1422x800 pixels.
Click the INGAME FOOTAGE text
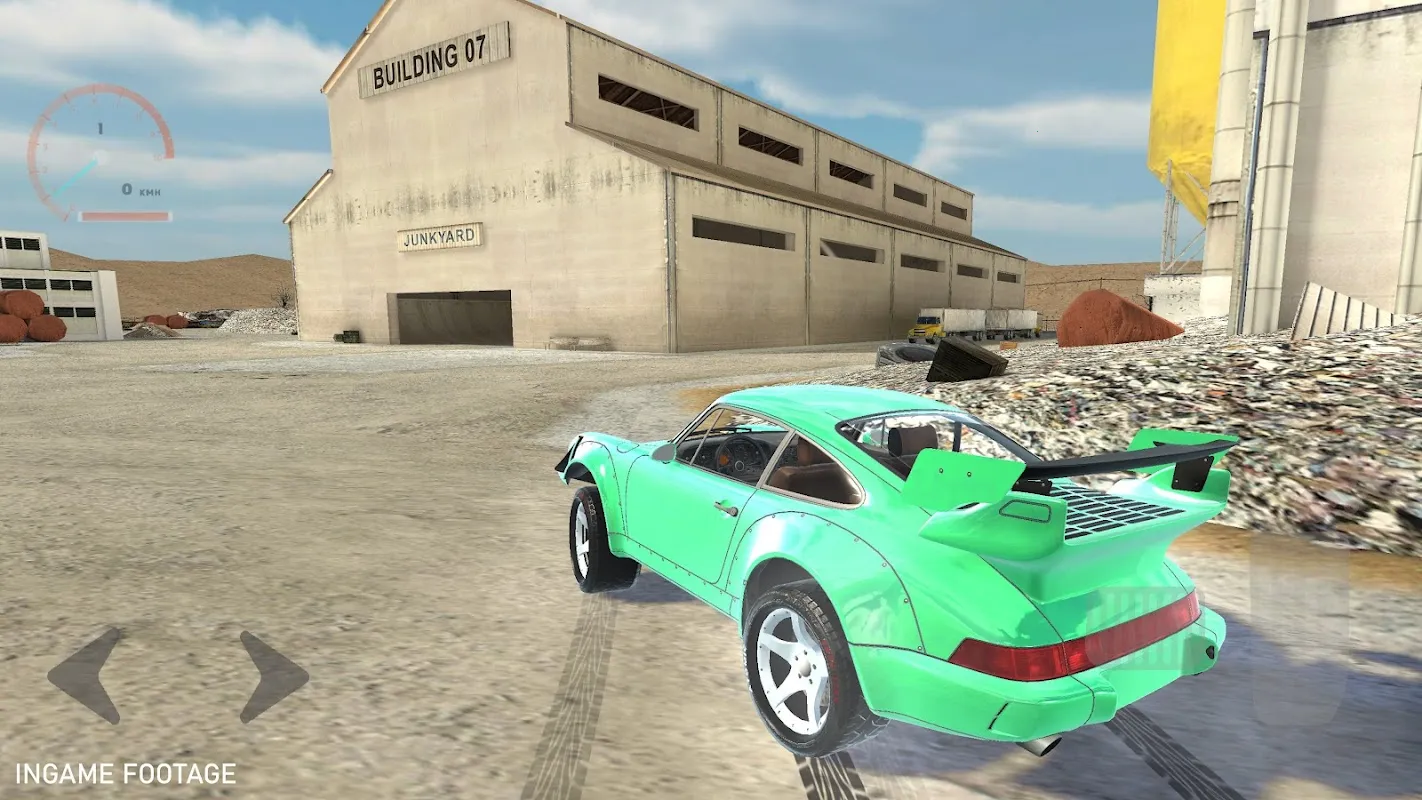[x=125, y=772]
